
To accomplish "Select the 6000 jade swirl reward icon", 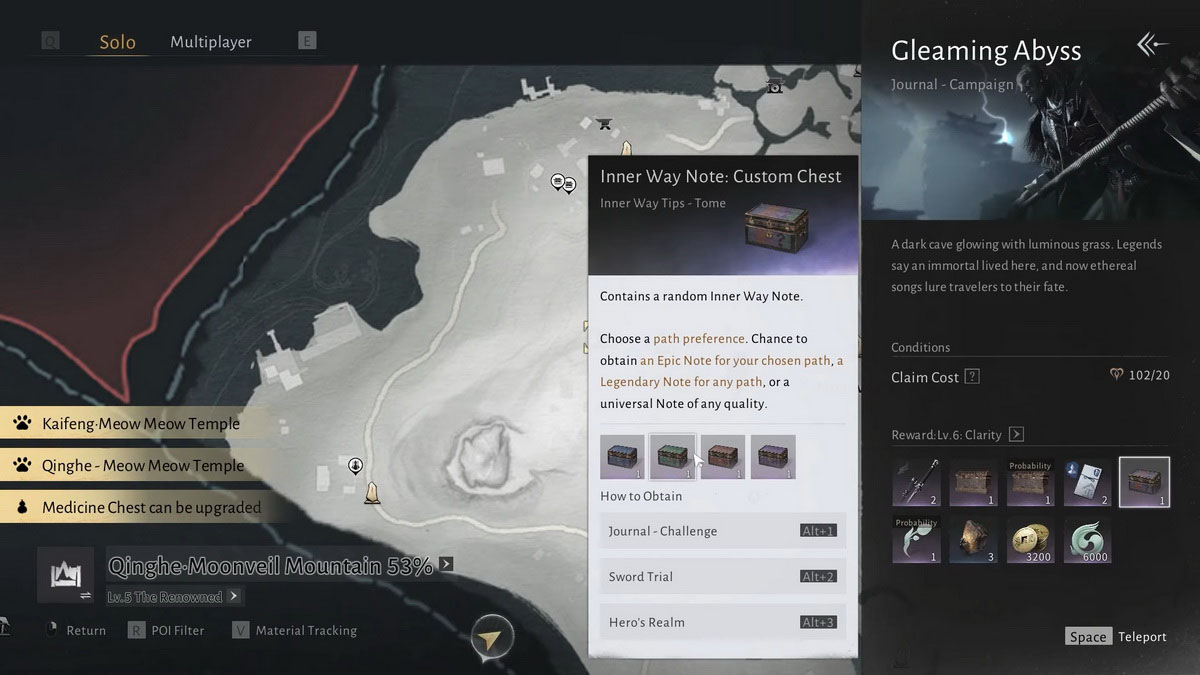I will (1087, 538).
